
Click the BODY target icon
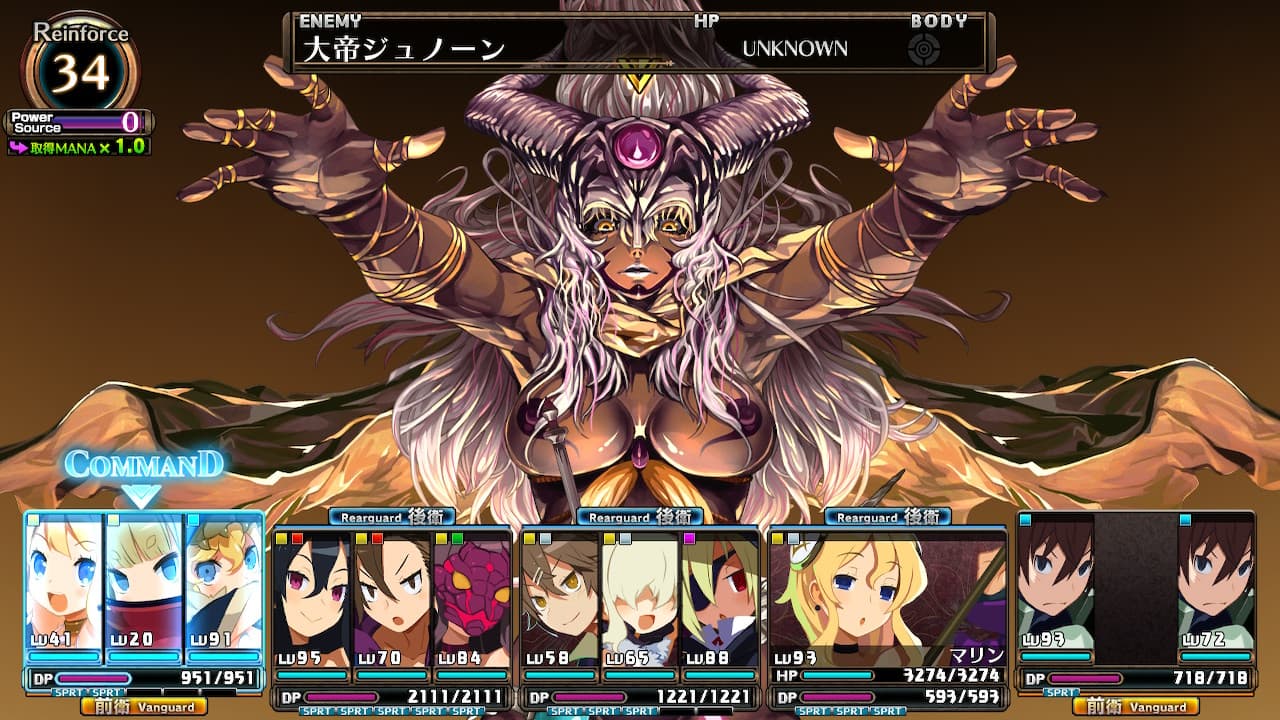tap(924, 50)
